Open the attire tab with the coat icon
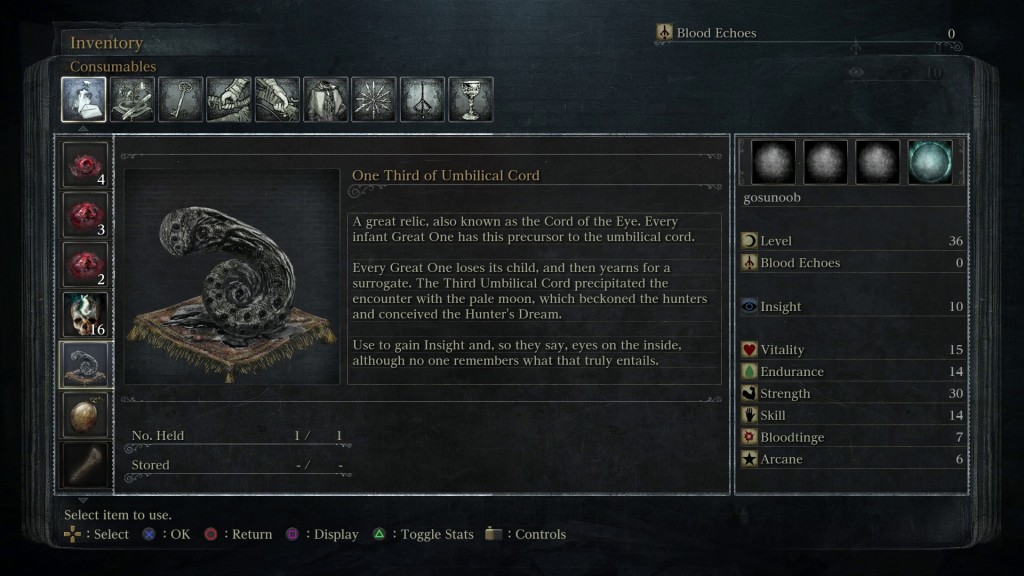 click(x=326, y=99)
